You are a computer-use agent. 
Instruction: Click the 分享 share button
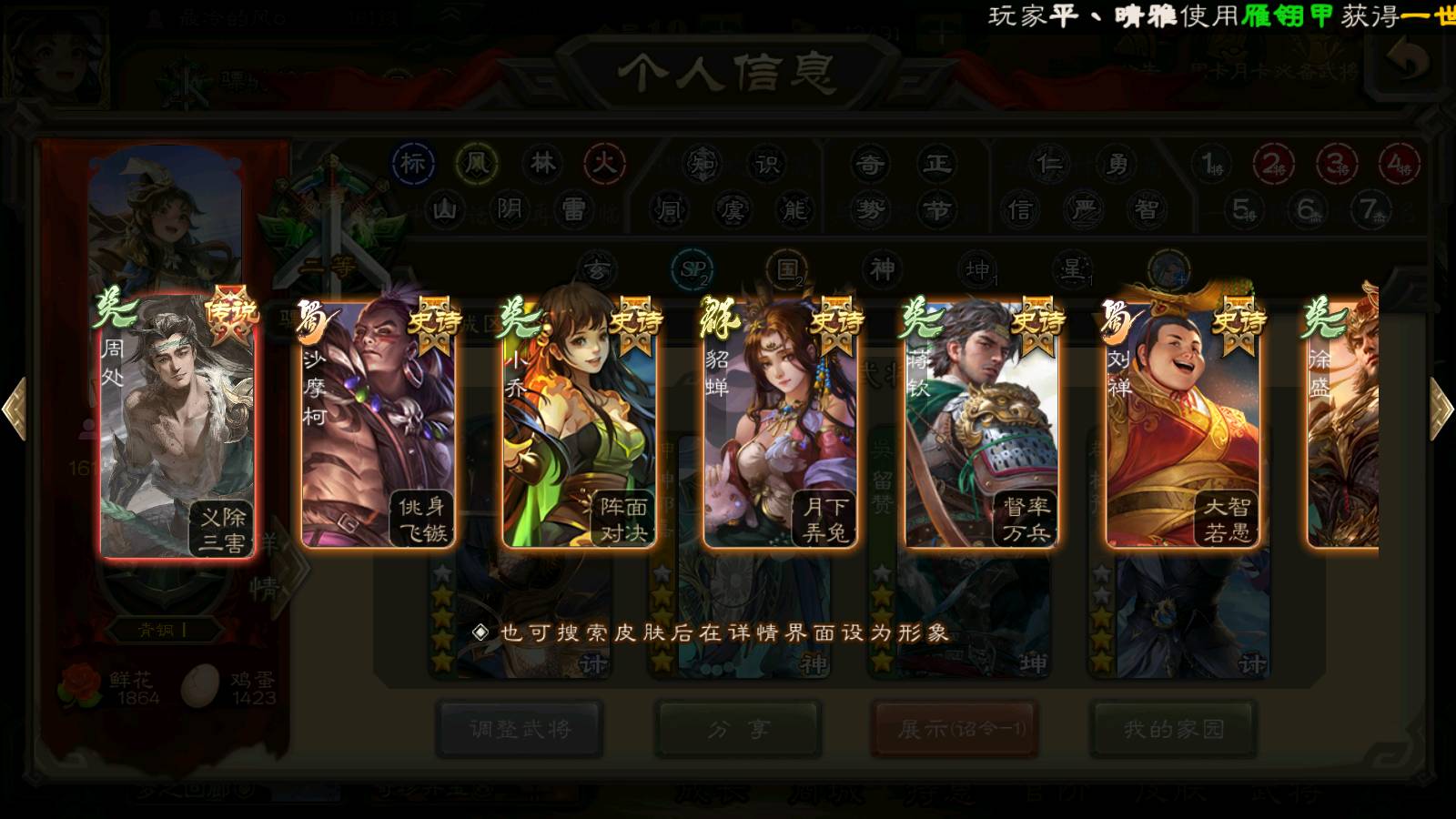[x=738, y=729]
